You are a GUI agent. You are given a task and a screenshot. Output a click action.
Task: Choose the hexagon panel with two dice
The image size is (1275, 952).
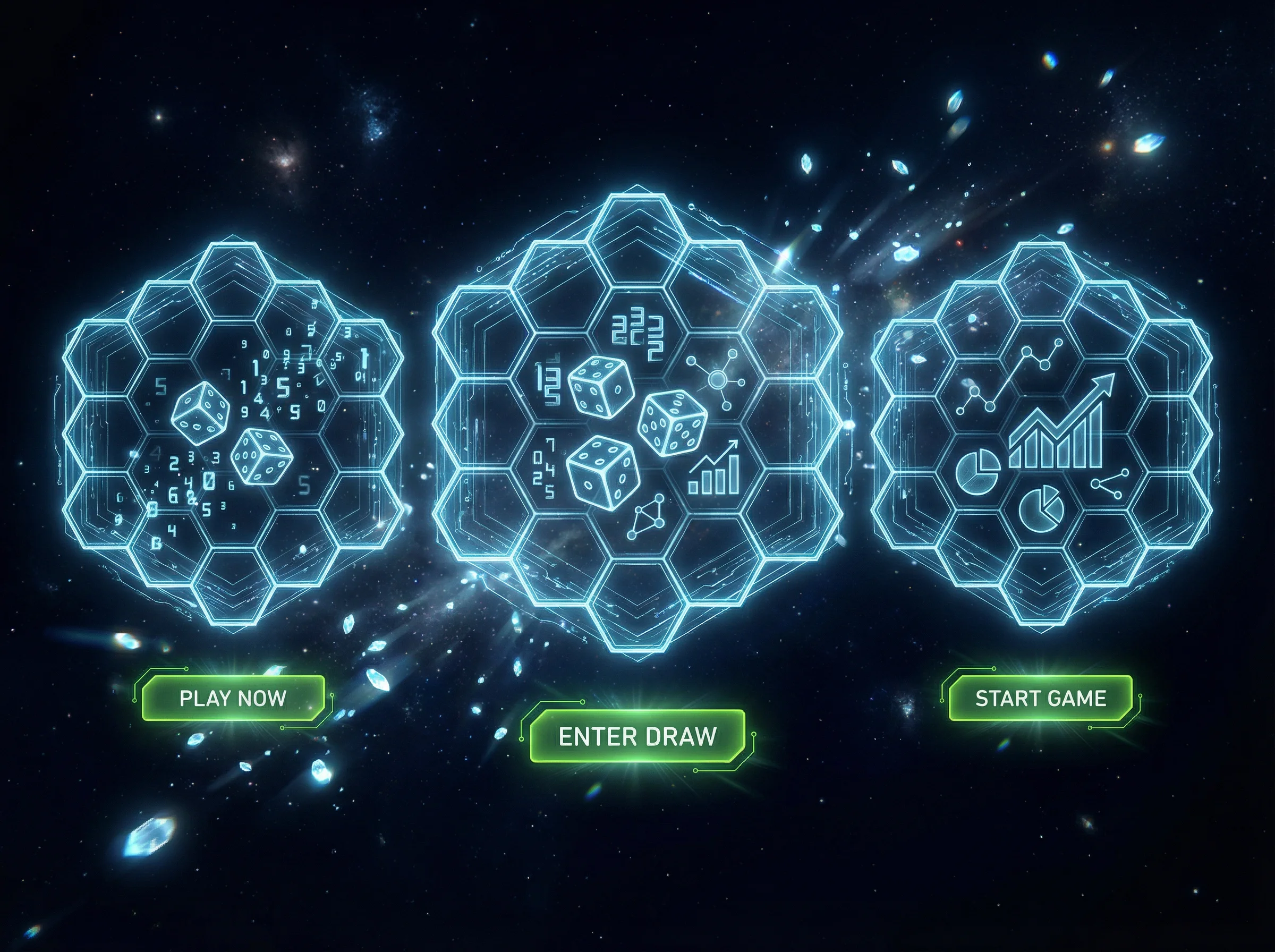coord(233,432)
